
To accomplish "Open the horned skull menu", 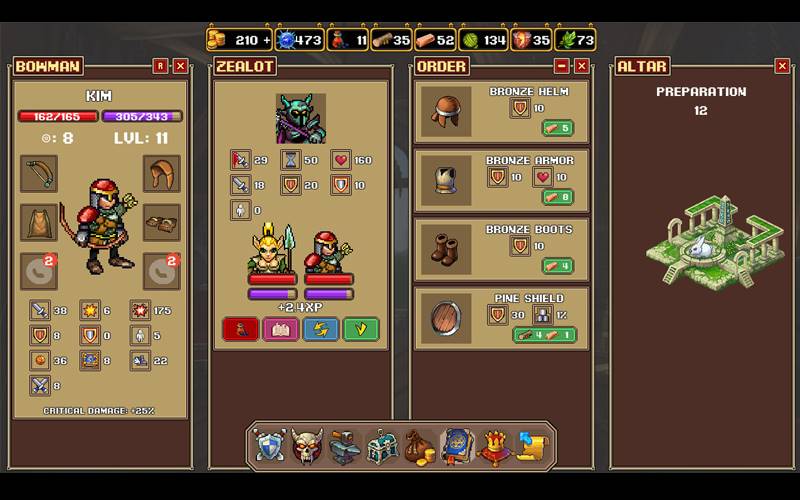I will [x=307, y=445].
